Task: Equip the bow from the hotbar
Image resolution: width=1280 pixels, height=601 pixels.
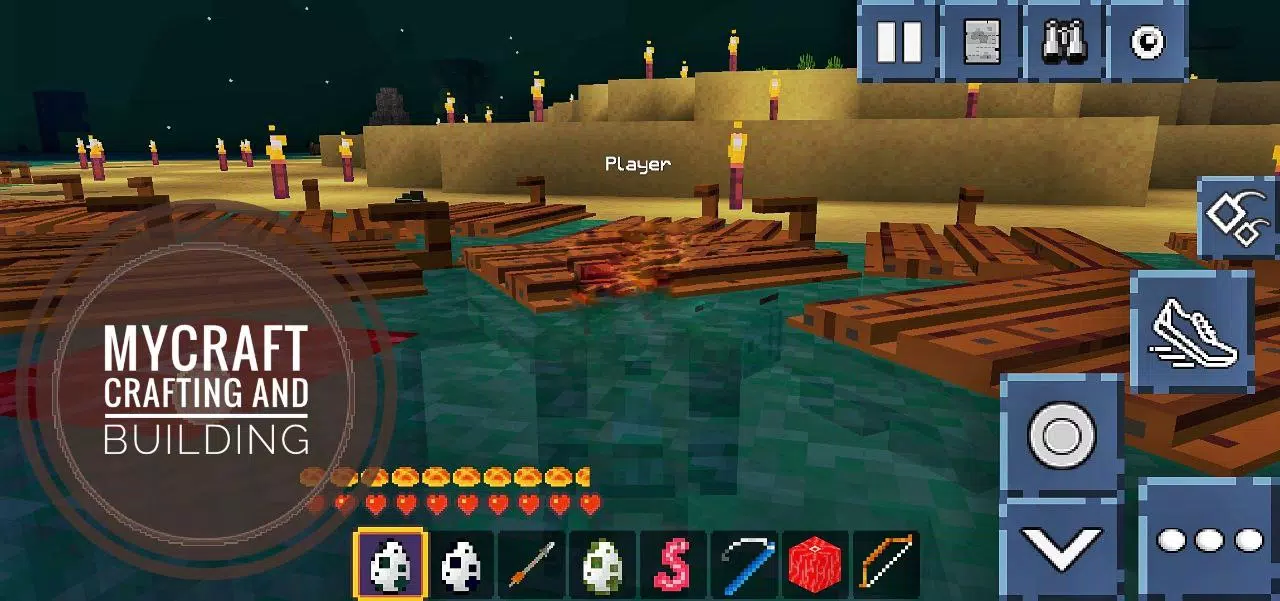Action: click(x=888, y=565)
